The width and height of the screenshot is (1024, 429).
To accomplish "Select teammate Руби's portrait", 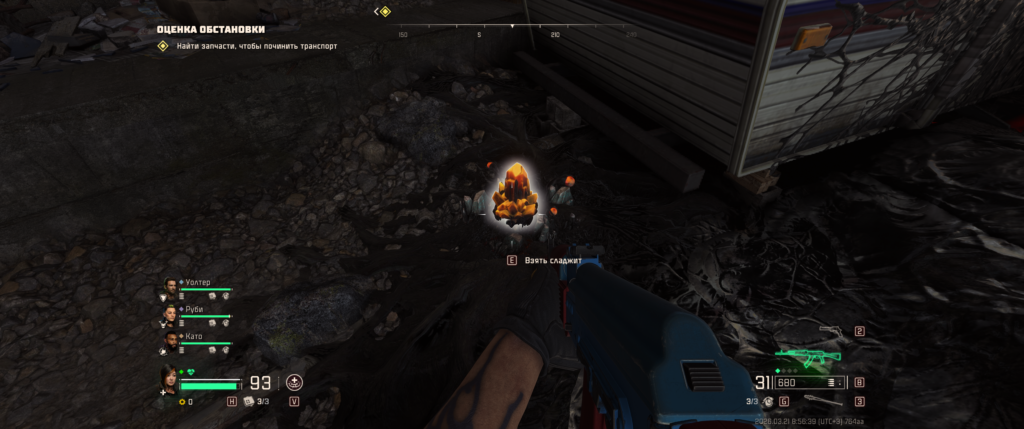I will click(x=170, y=313).
